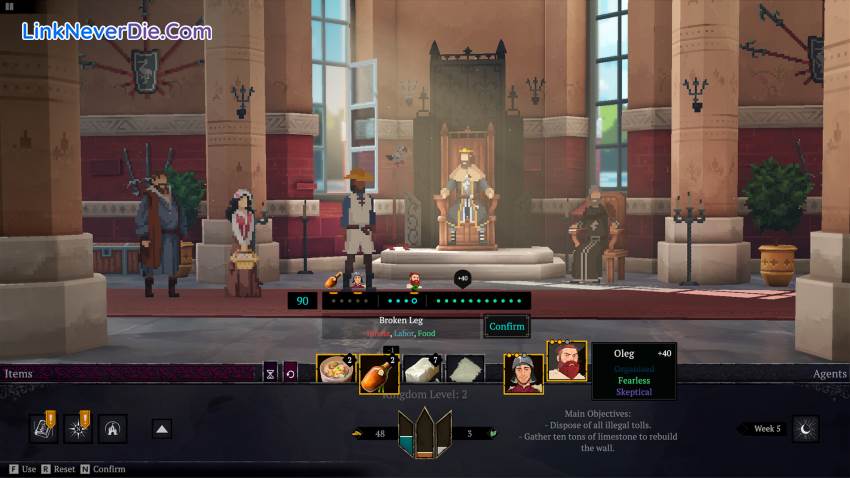
Task: Pause the game with the top-left icon
Action: coord(9,6)
